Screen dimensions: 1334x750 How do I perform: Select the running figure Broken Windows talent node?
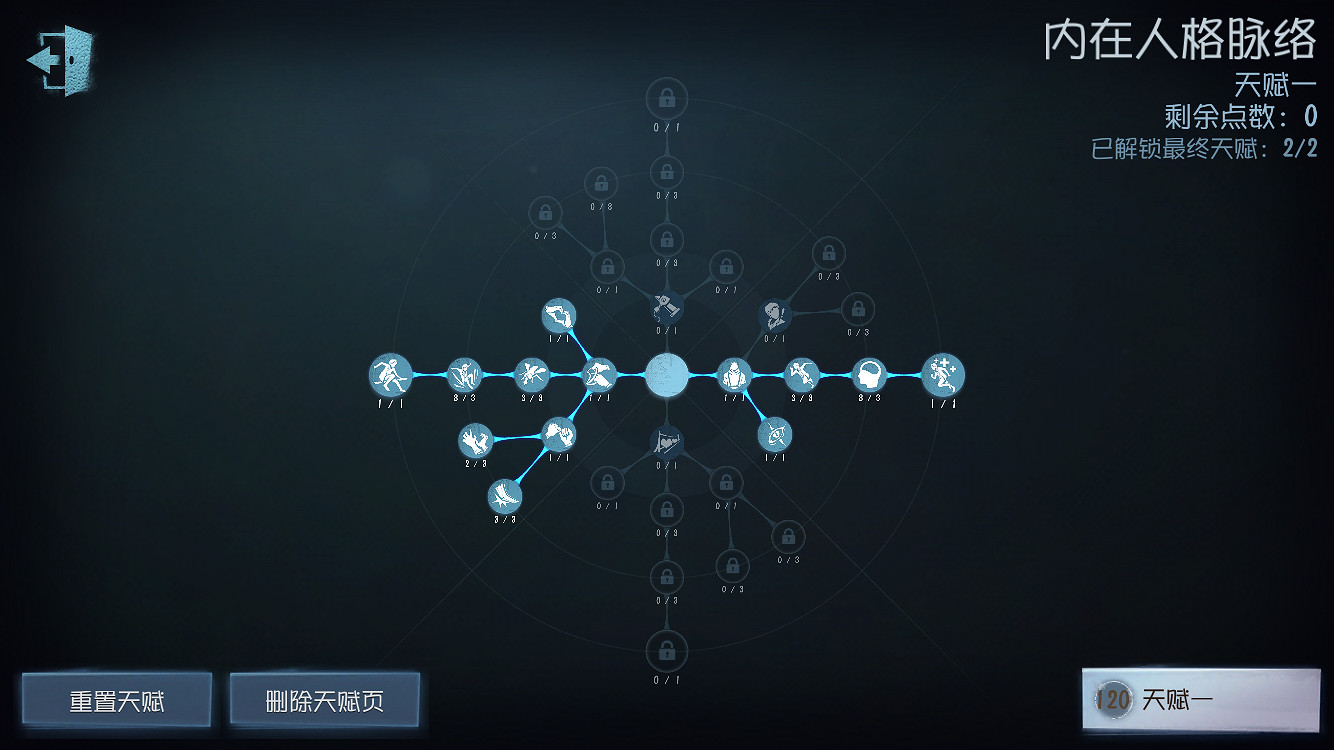click(x=392, y=374)
